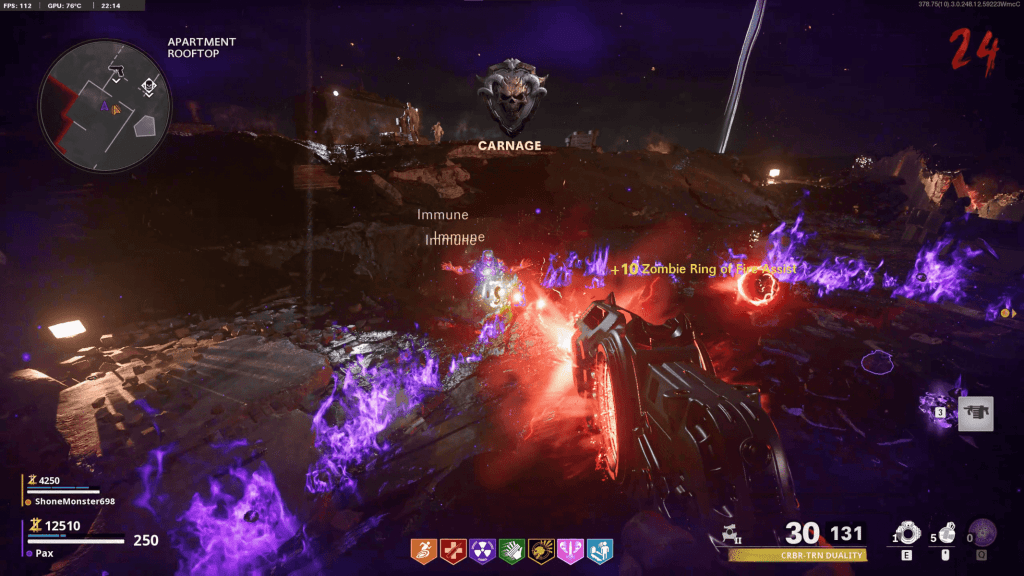Select the skull marker on the minimap
Screen dimensions: 1024x576
point(149,87)
